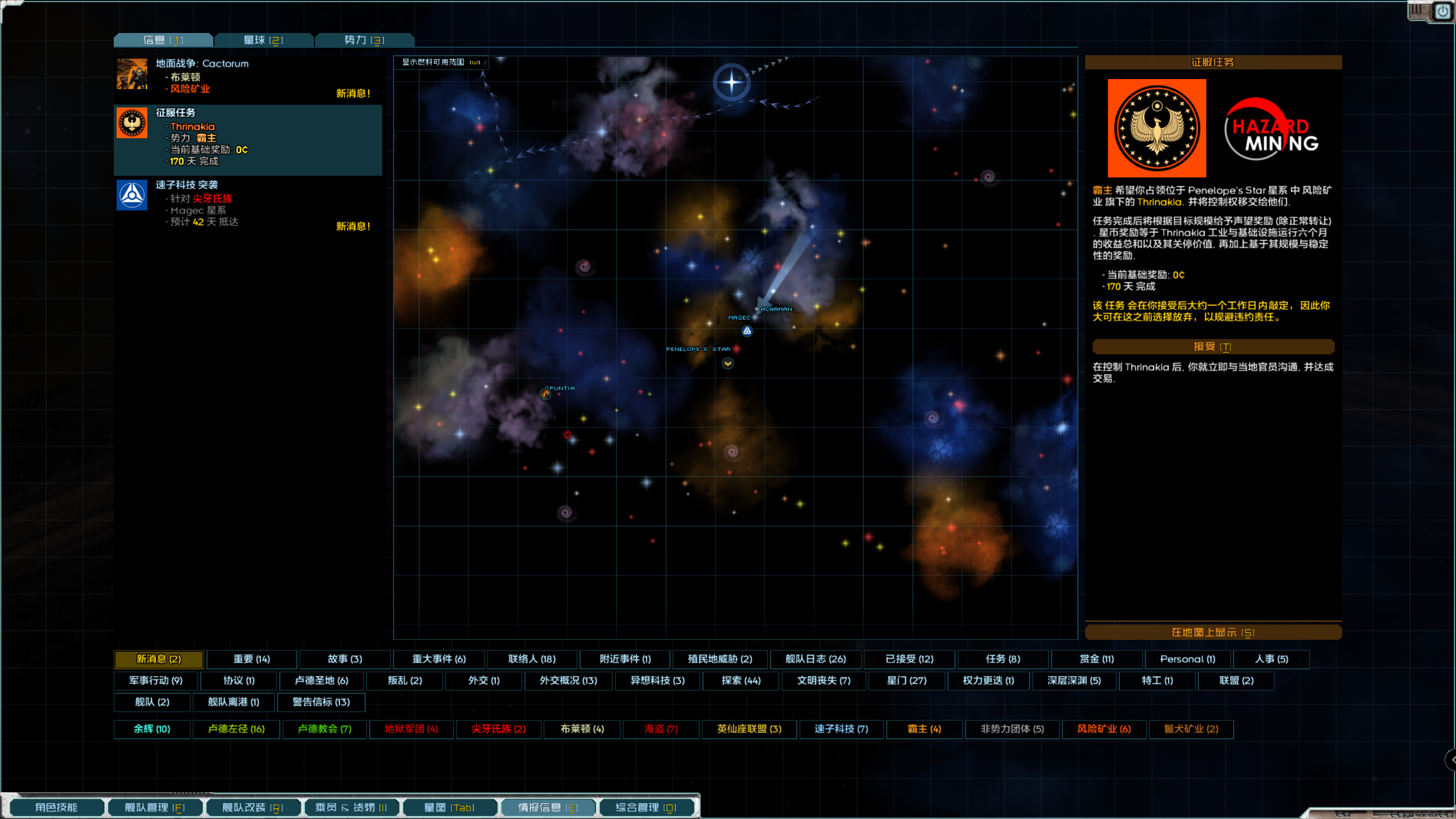Toggle 显示燃料可用范围 on the map
1456x819 pixels.
pos(441,62)
